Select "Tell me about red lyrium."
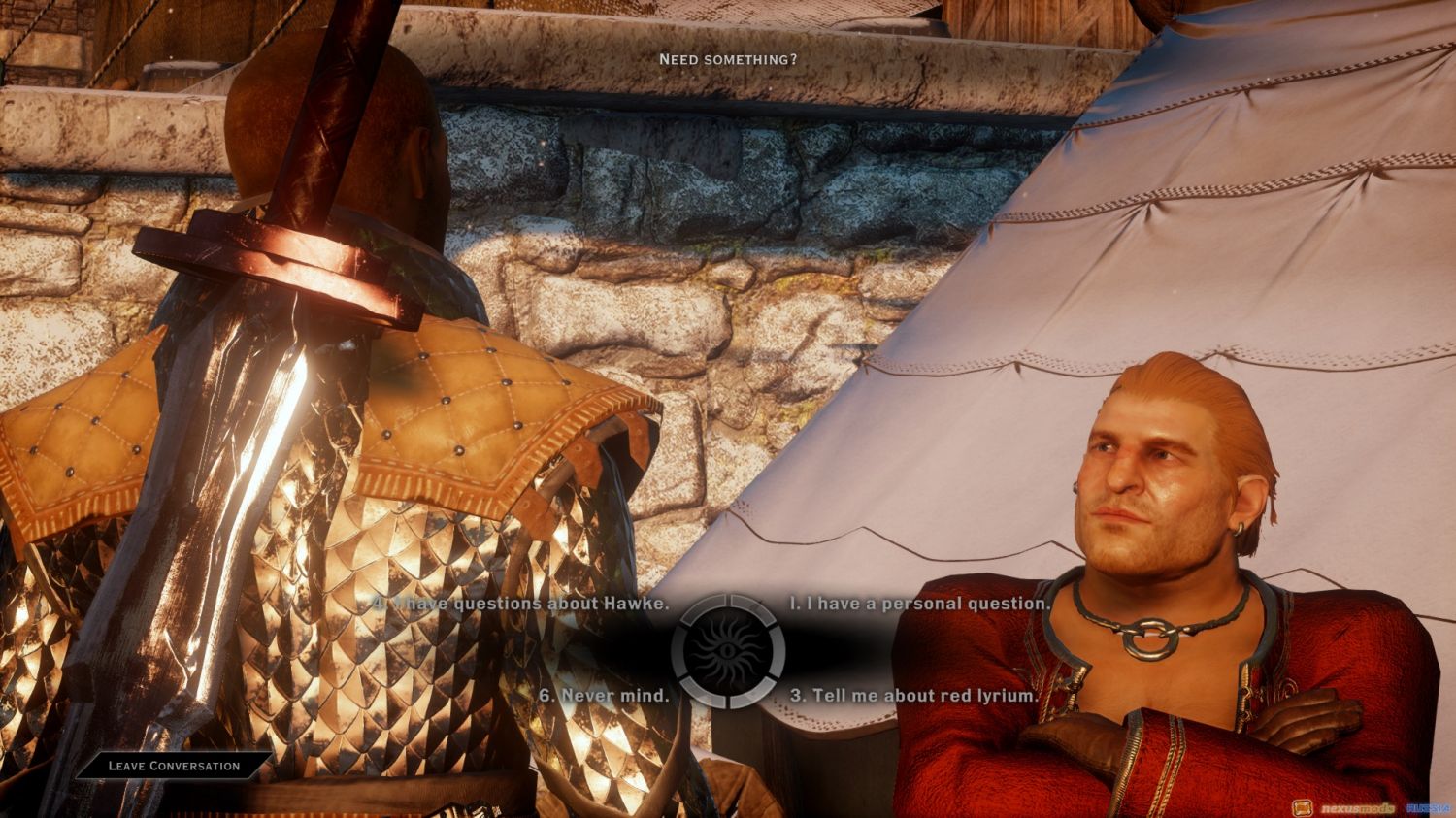1456x818 pixels. pyautogui.click(x=913, y=695)
